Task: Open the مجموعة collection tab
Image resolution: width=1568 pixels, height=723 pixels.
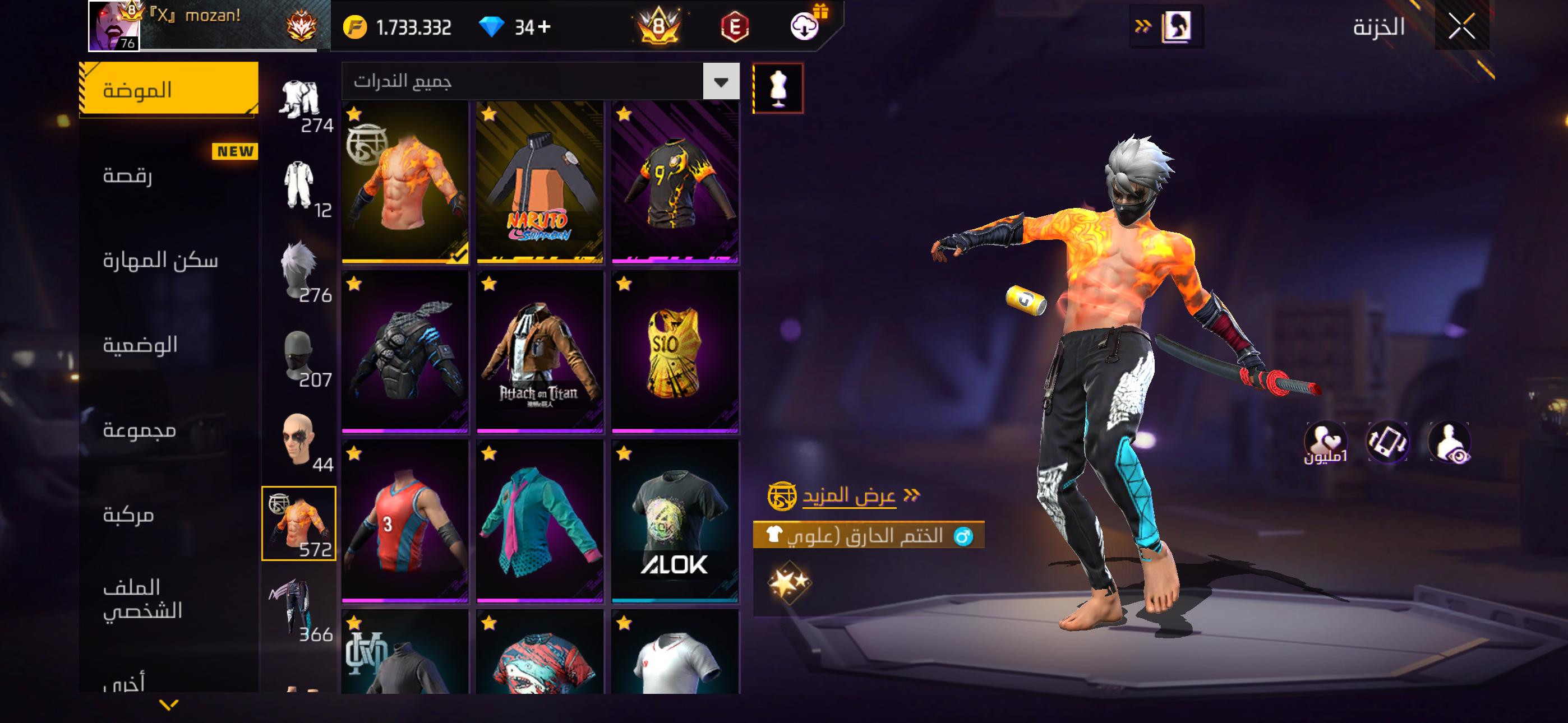Action: [140, 430]
